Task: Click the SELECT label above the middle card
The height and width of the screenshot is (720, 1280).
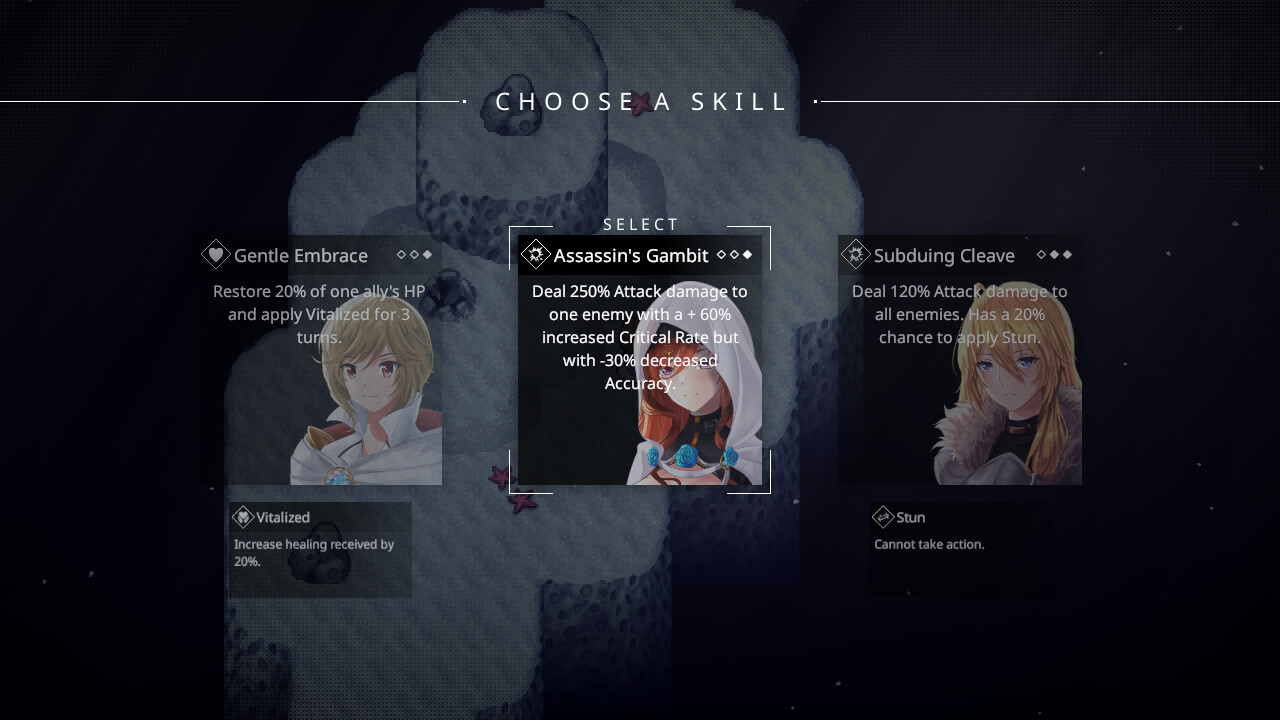Action: coord(640,224)
